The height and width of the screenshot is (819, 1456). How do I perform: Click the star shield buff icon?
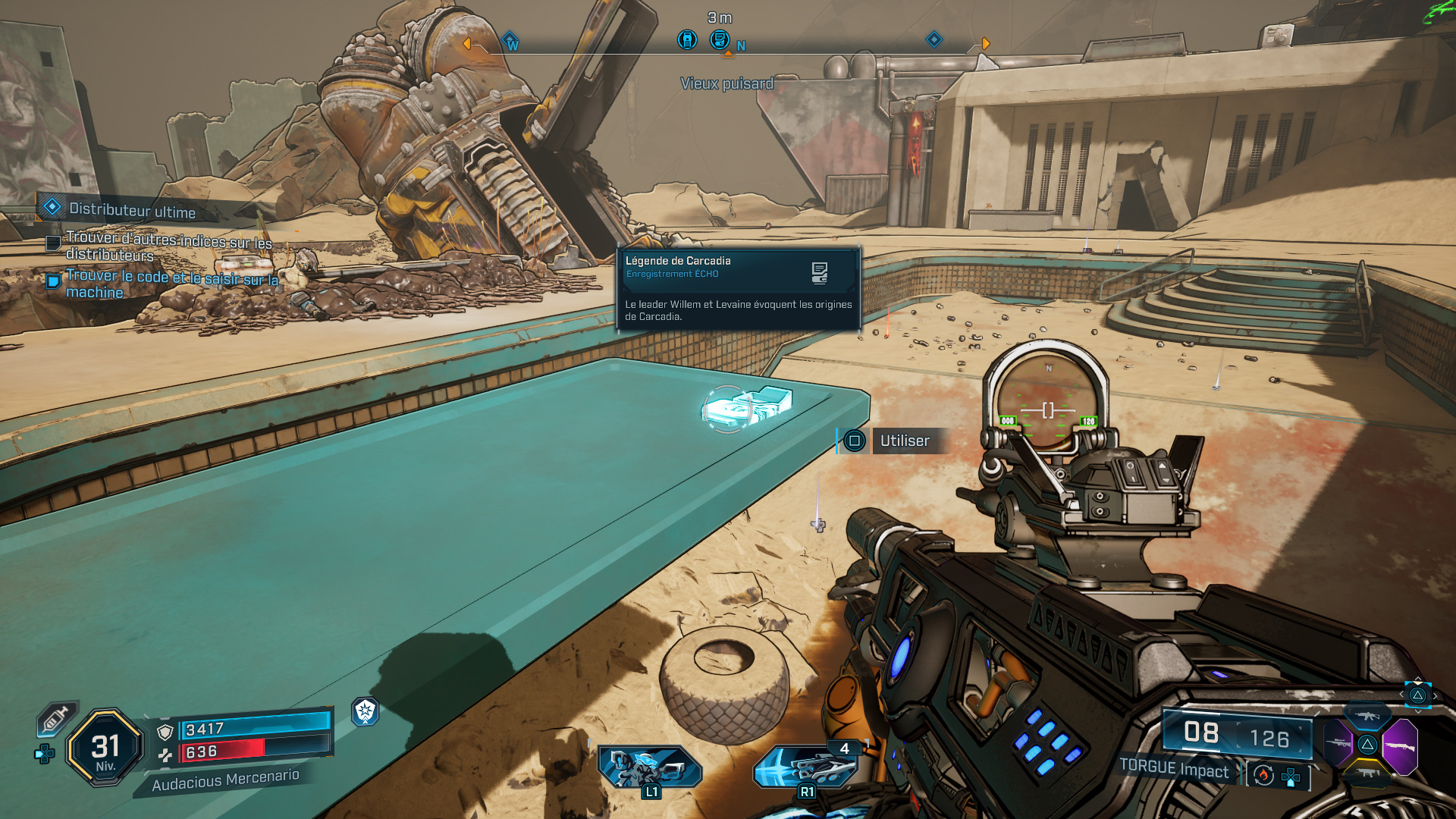[x=366, y=711]
